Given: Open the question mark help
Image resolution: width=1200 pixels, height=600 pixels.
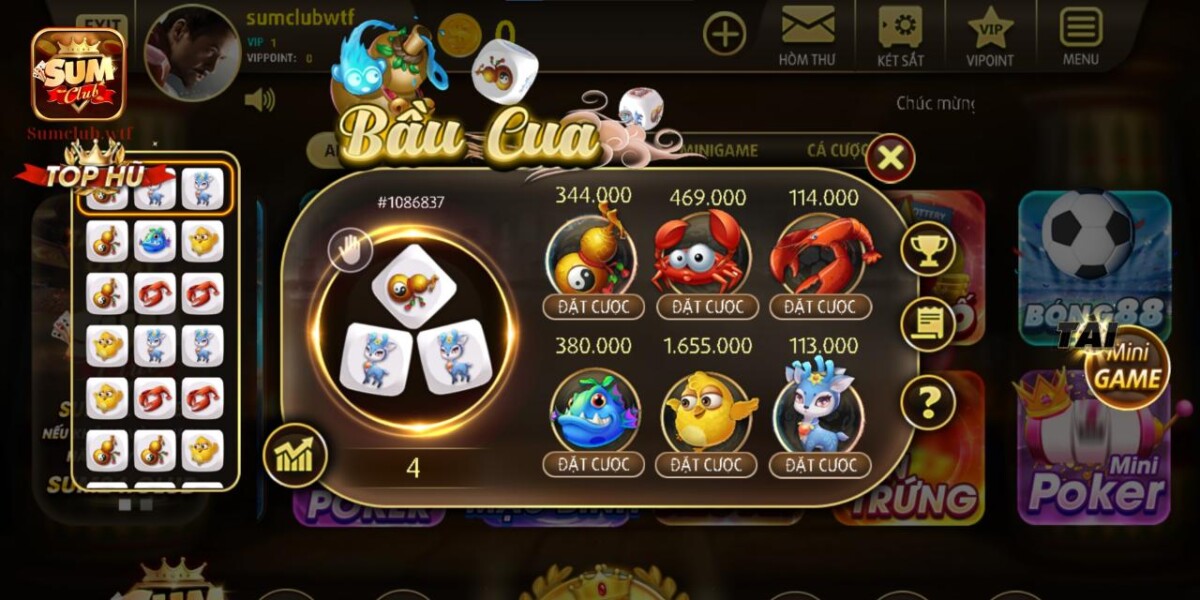Looking at the screenshot, I should 928,403.
